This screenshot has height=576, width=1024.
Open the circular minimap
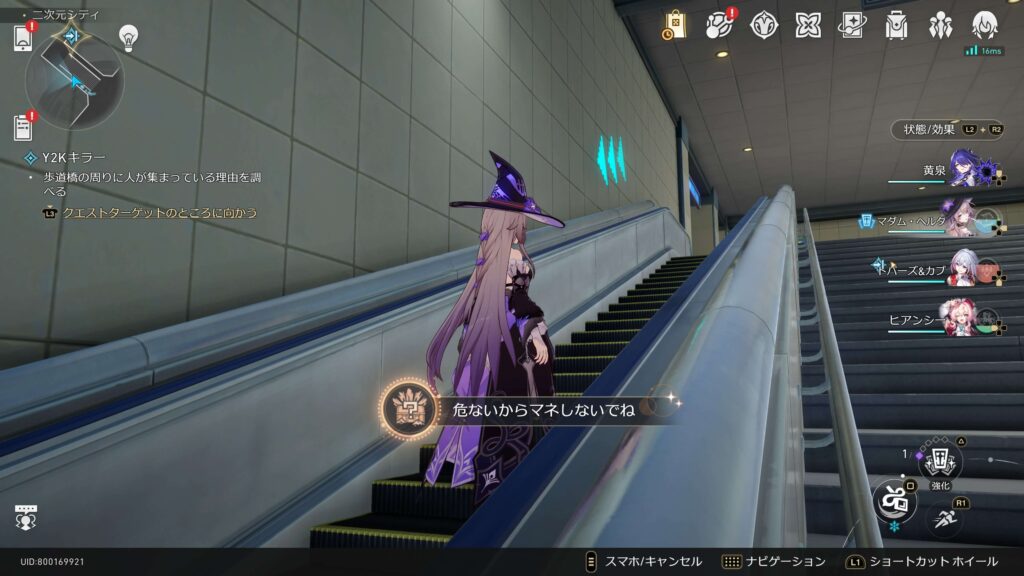[74, 79]
